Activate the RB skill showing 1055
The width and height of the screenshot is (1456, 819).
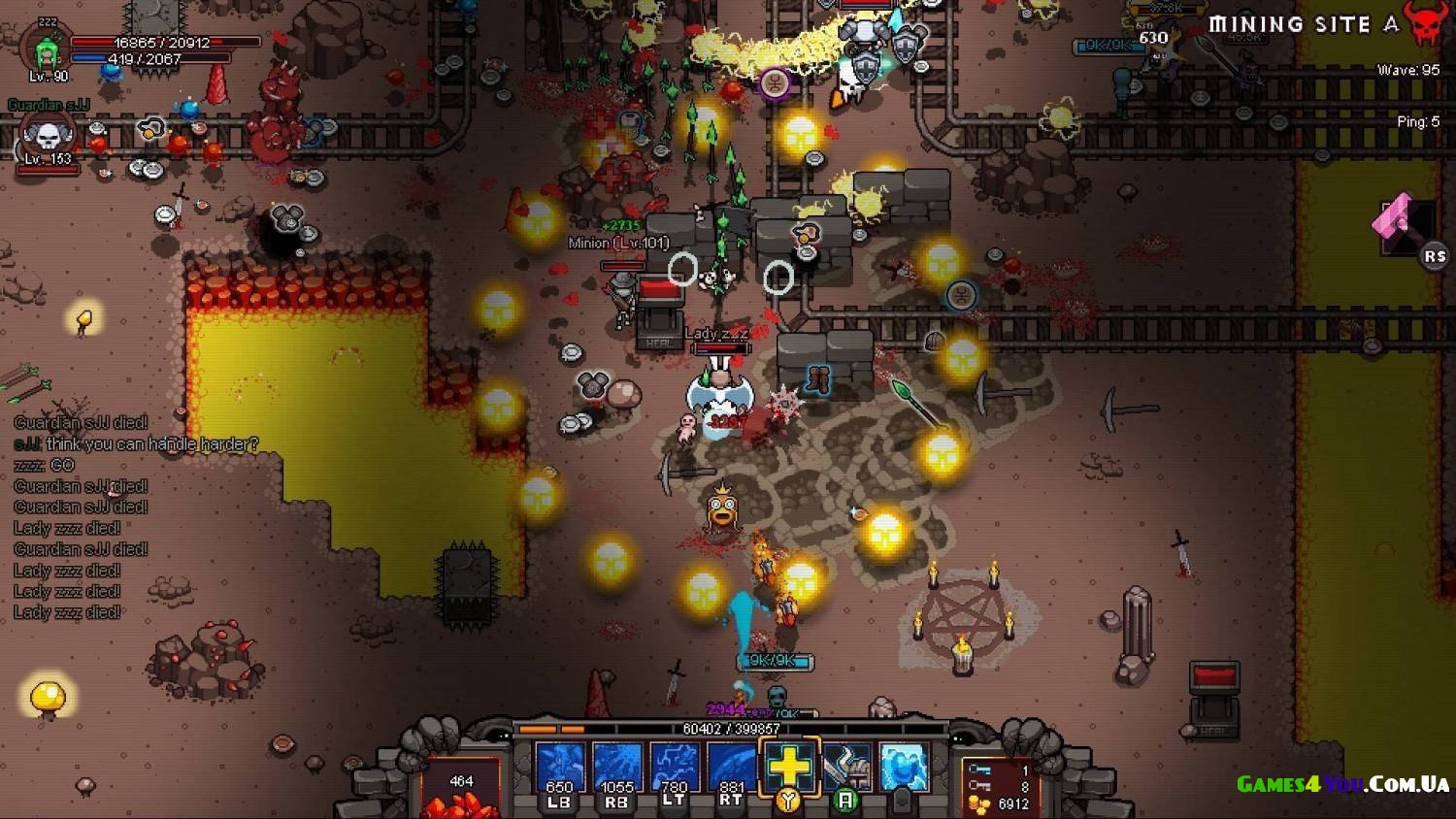617,770
